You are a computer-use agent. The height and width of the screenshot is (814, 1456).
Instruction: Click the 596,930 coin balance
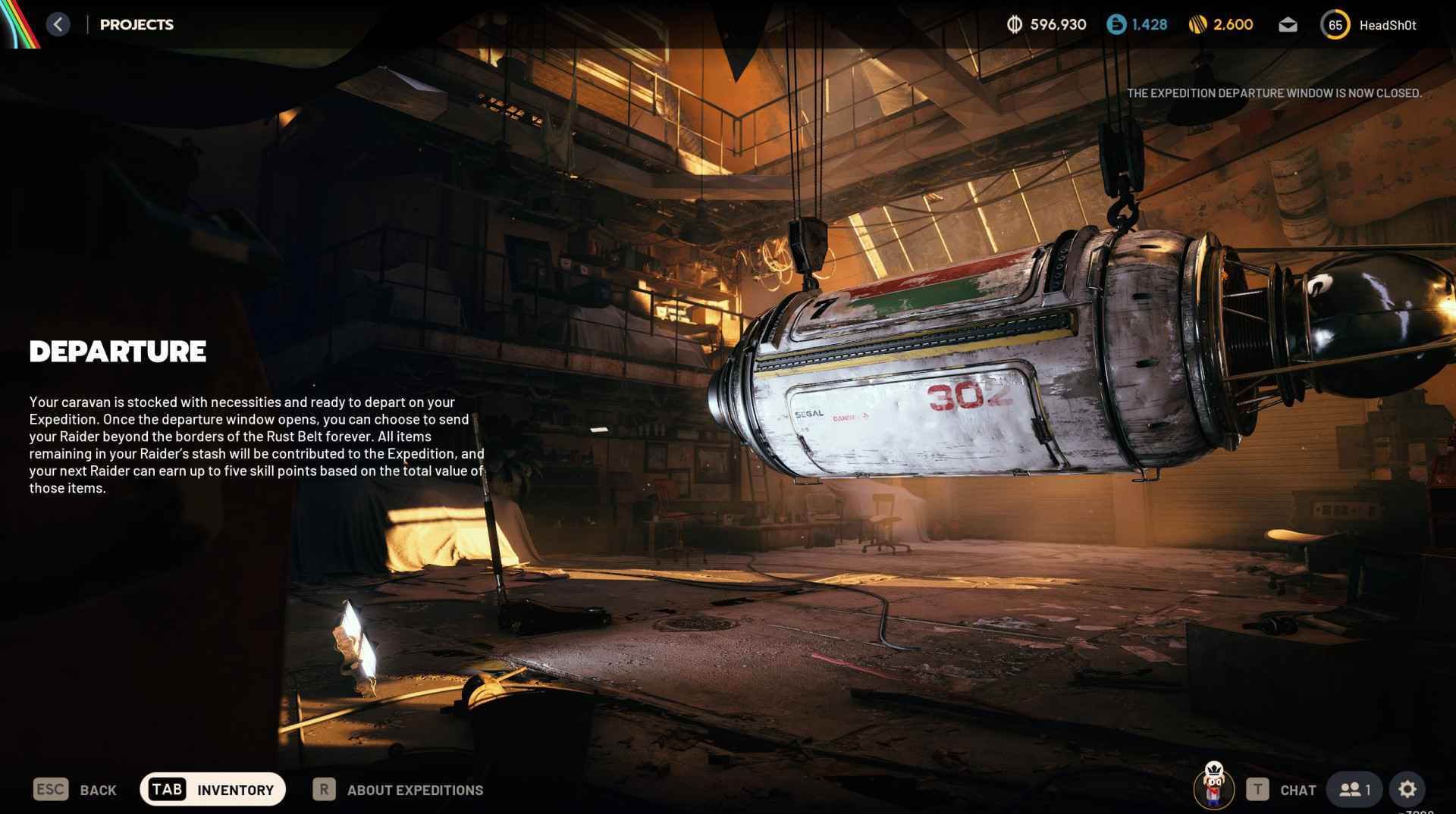(x=1046, y=25)
